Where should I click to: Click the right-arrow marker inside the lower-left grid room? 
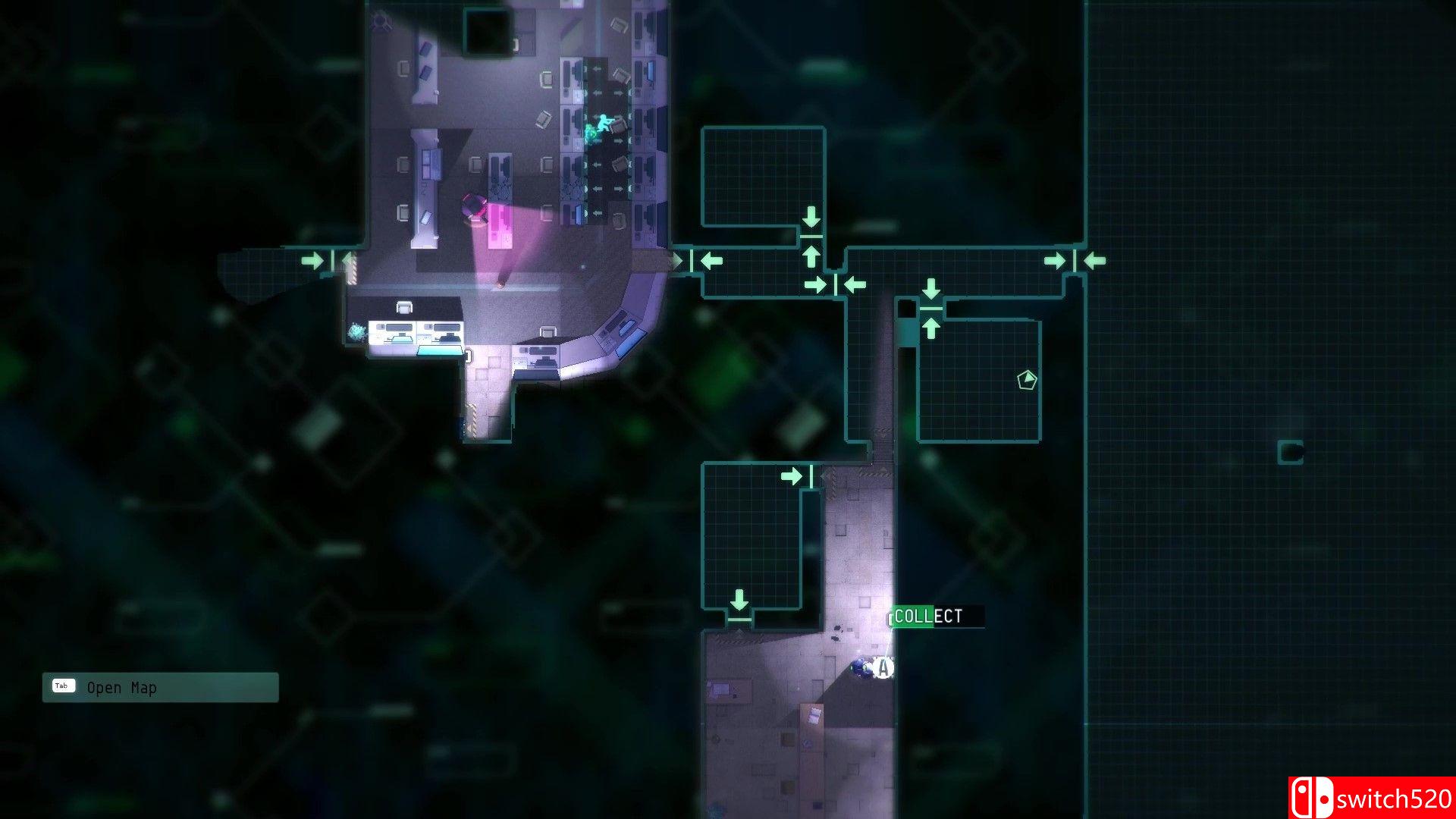point(793,474)
